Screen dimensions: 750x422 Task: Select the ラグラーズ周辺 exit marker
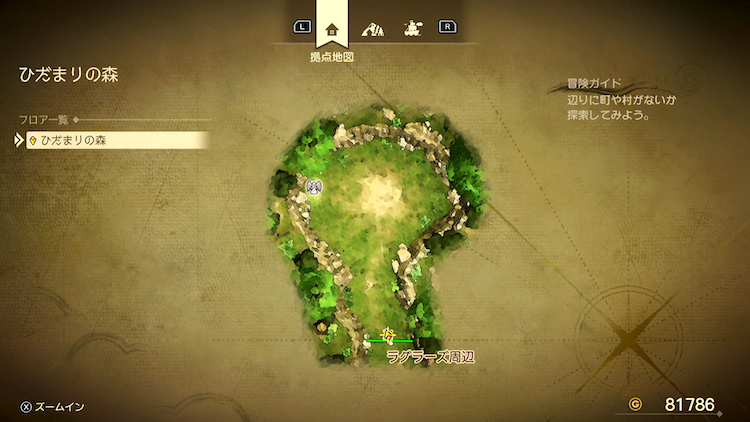(388, 336)
